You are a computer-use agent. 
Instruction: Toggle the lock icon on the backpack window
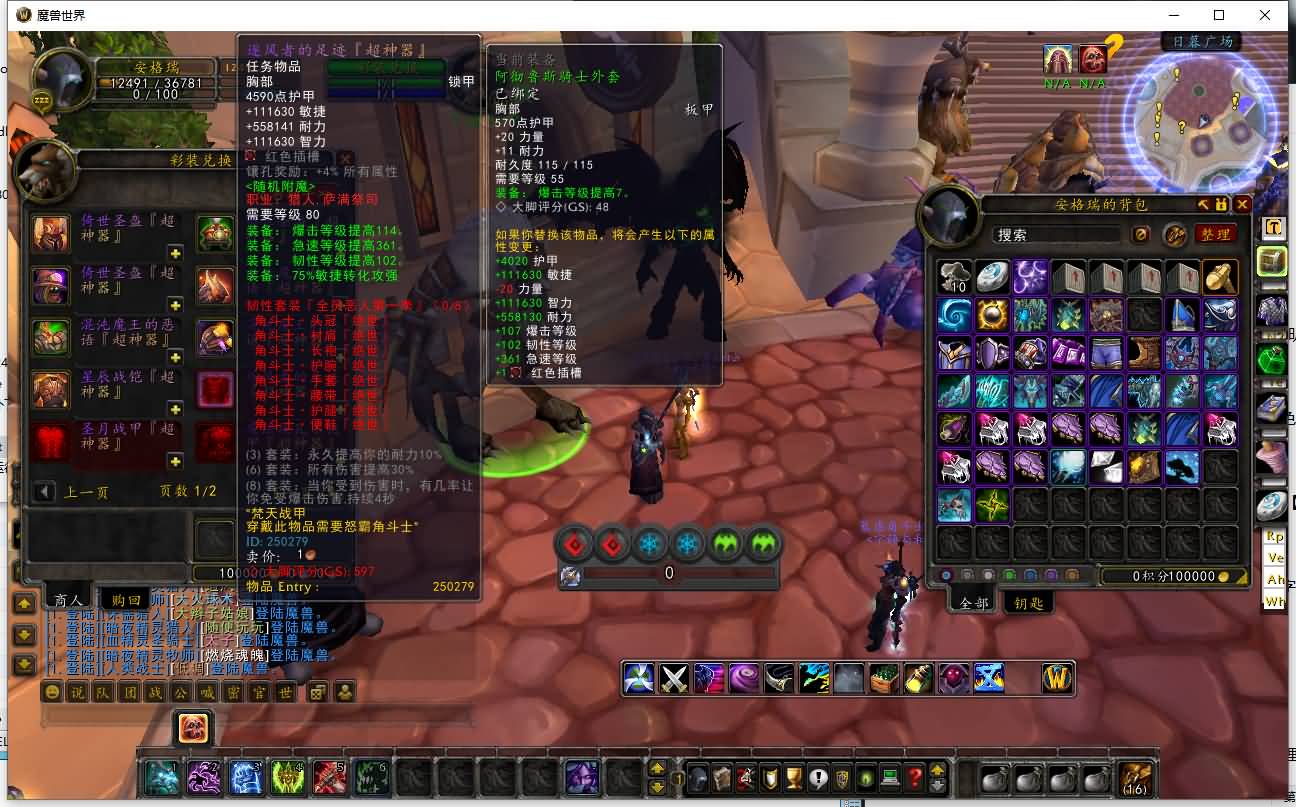click(1222, 204)
